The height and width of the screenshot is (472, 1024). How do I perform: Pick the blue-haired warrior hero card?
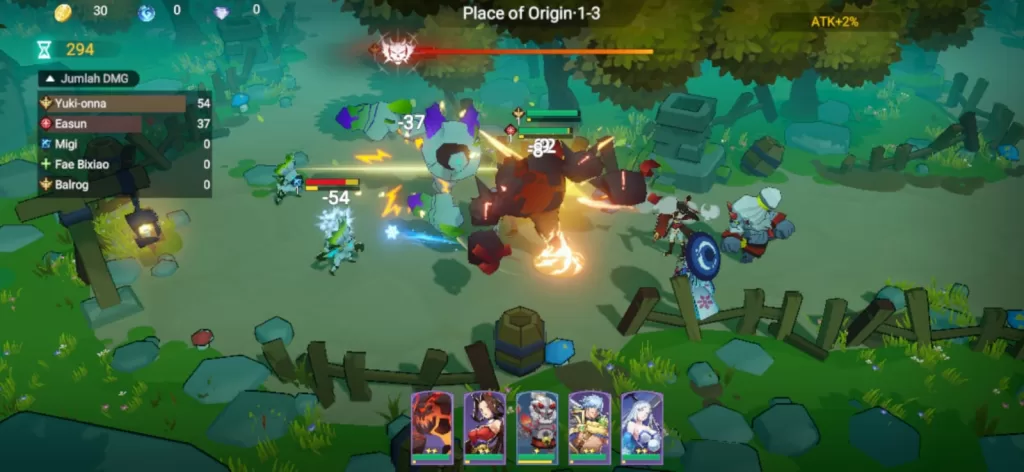[x=589, y=426]
